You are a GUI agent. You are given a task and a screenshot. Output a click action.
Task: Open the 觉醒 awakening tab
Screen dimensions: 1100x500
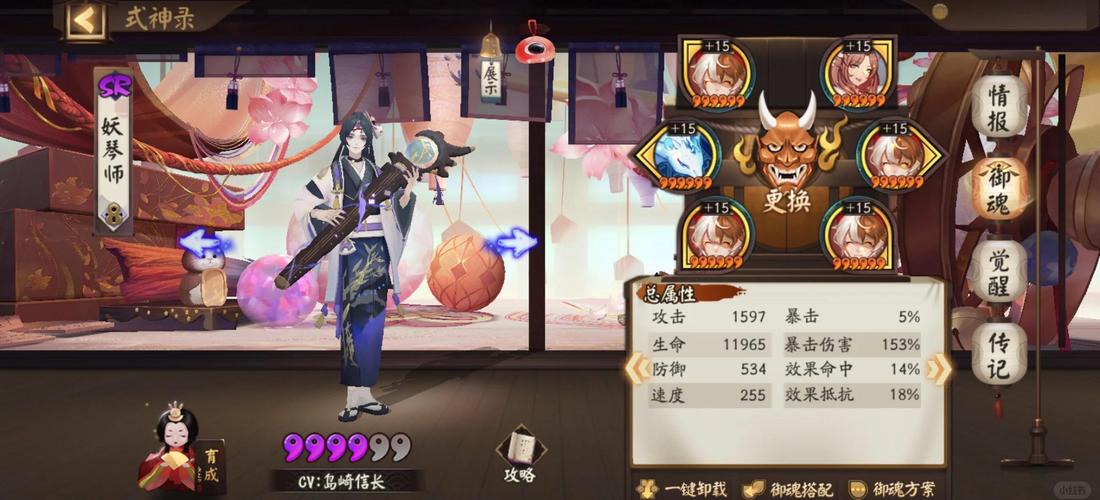click(x=998, y=271)
